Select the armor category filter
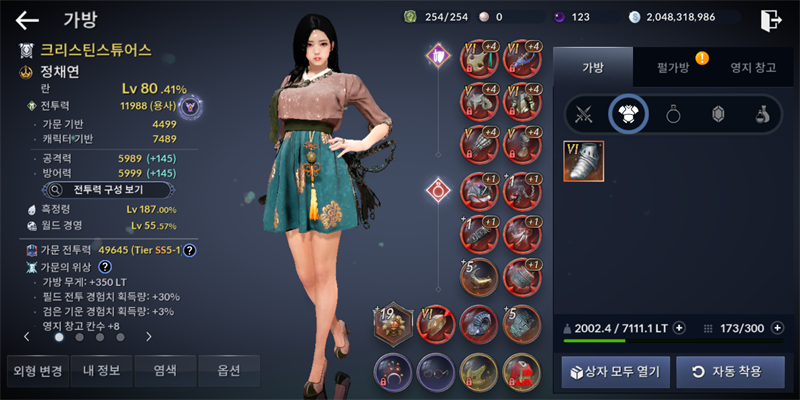Screen dimensions: 800x400 [628, 115]
